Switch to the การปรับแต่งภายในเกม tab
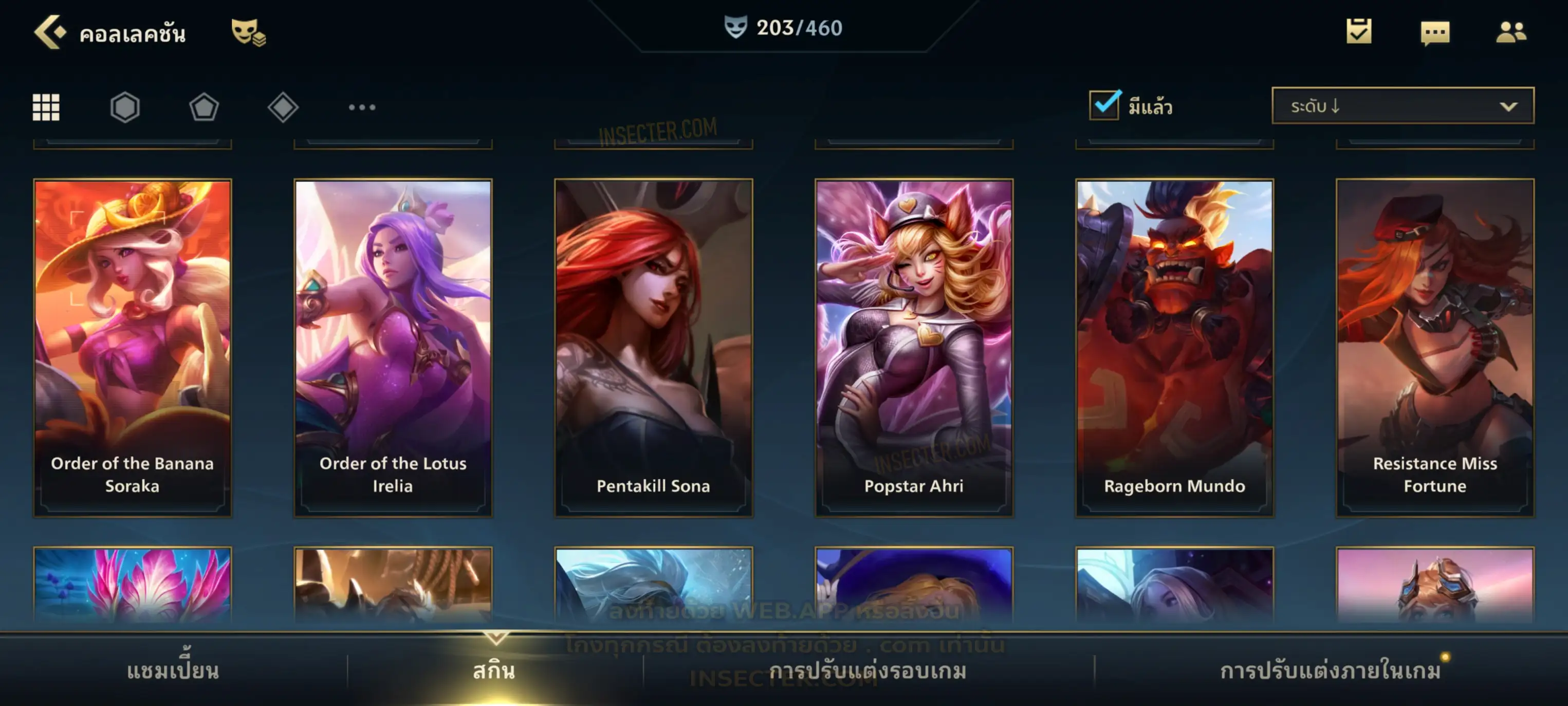The image size is (1568, 706). pos(1330,671)
